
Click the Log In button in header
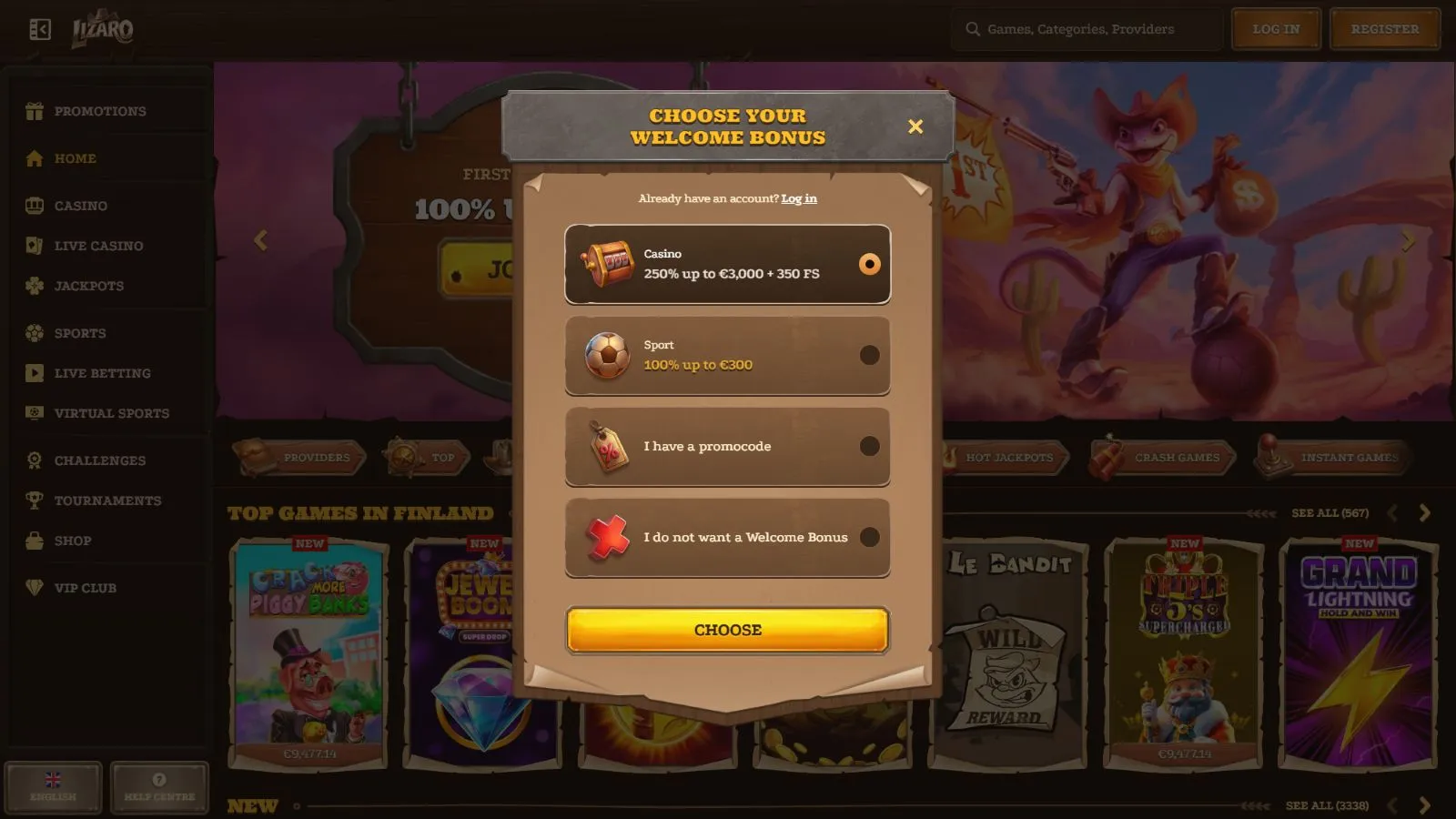click(x=1276, y=29)
